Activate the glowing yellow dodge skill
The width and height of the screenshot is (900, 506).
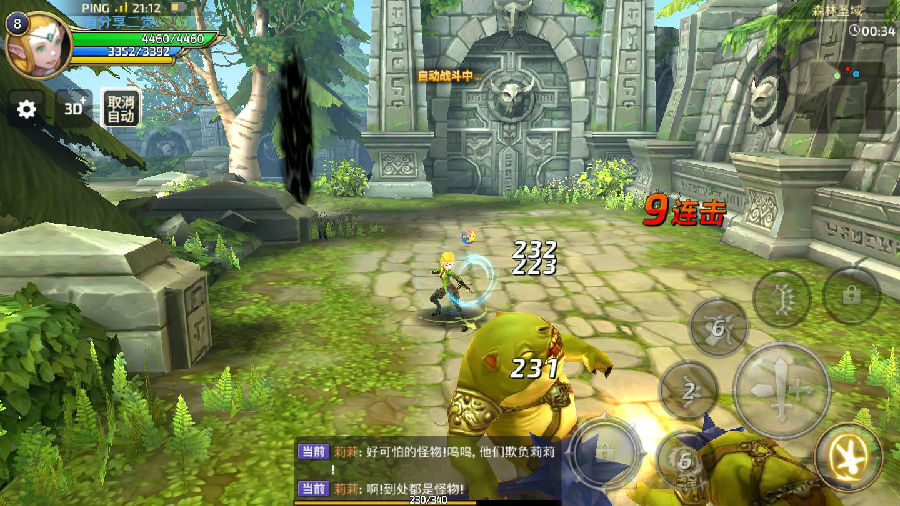coord(848,458)
